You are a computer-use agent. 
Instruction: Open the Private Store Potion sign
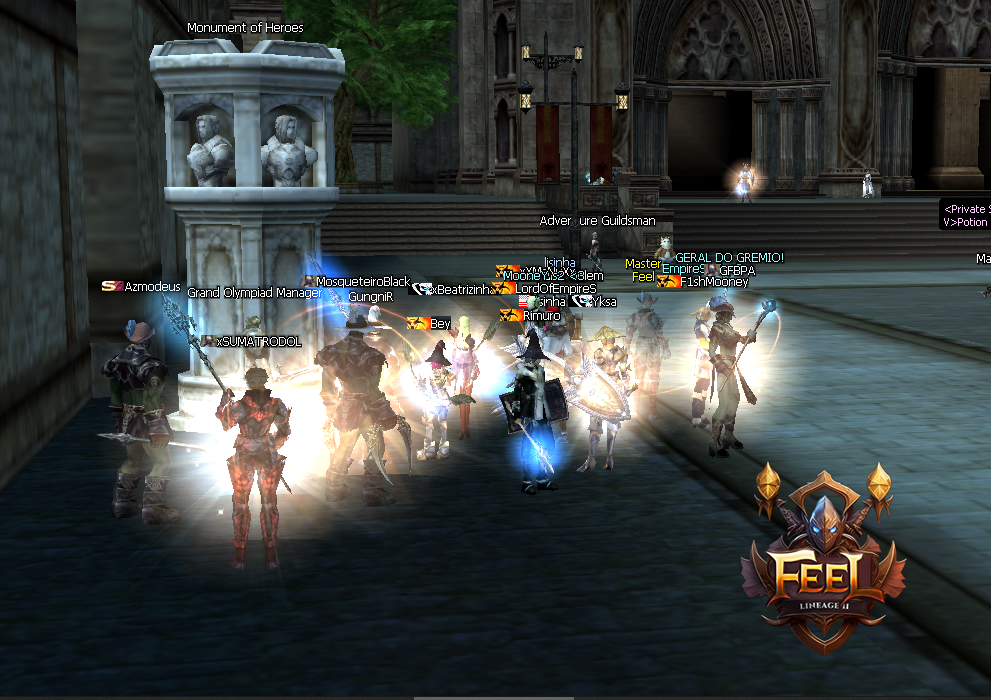tap(966, 215)
